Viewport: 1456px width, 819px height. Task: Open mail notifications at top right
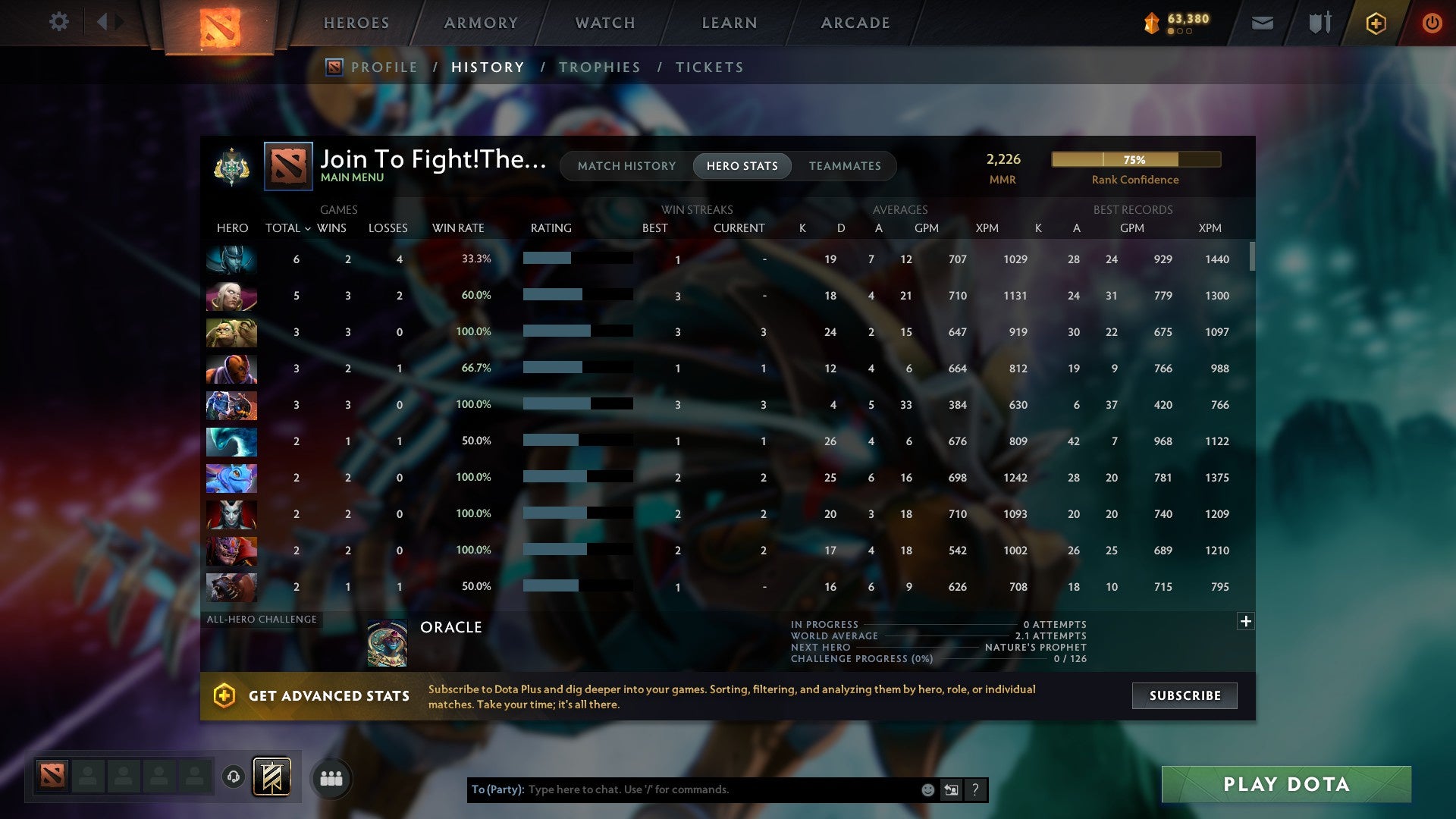(x=1262, y=23)
